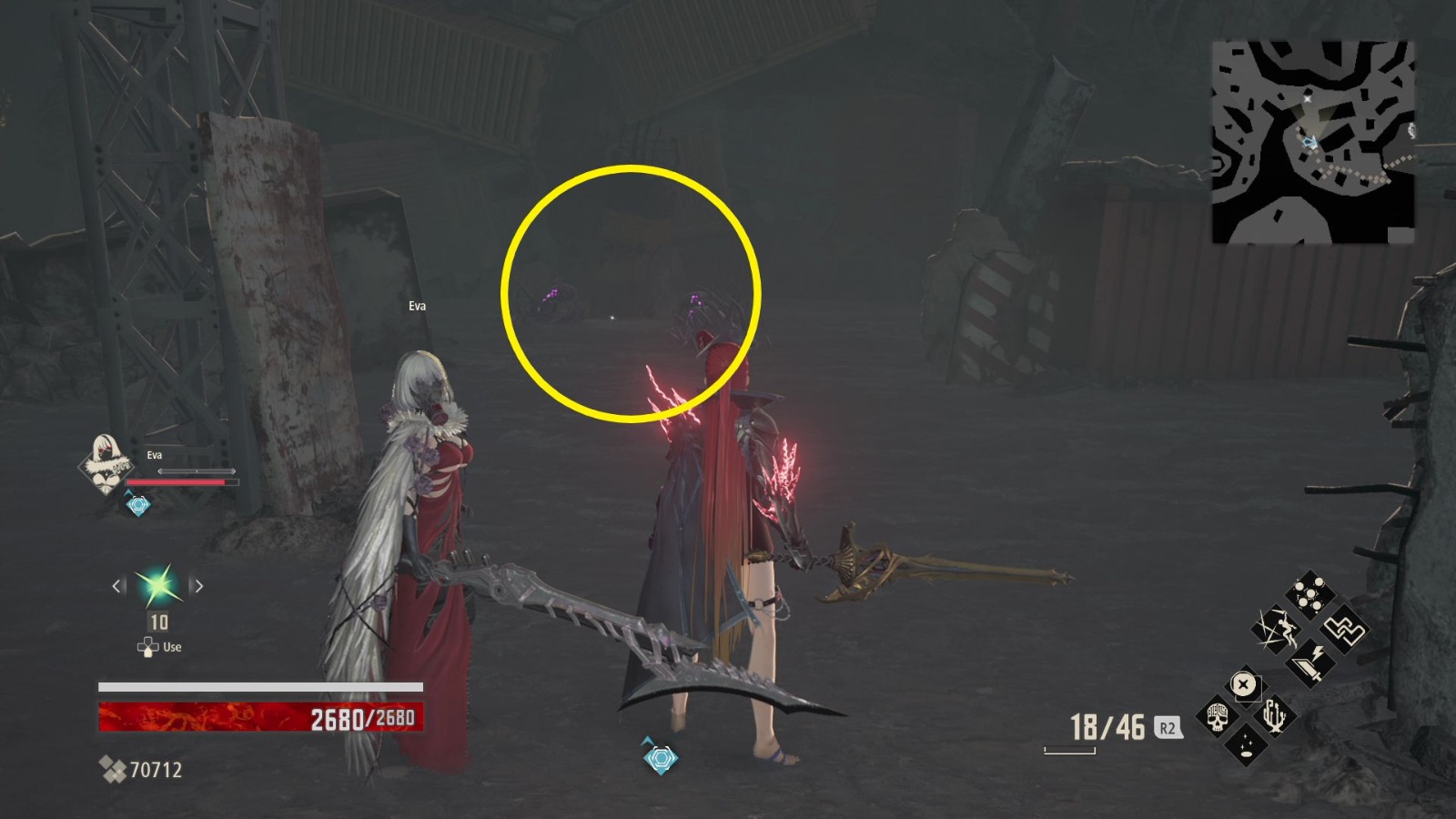Toggle the circled X gift in the wheel

tap(1244, 682)
